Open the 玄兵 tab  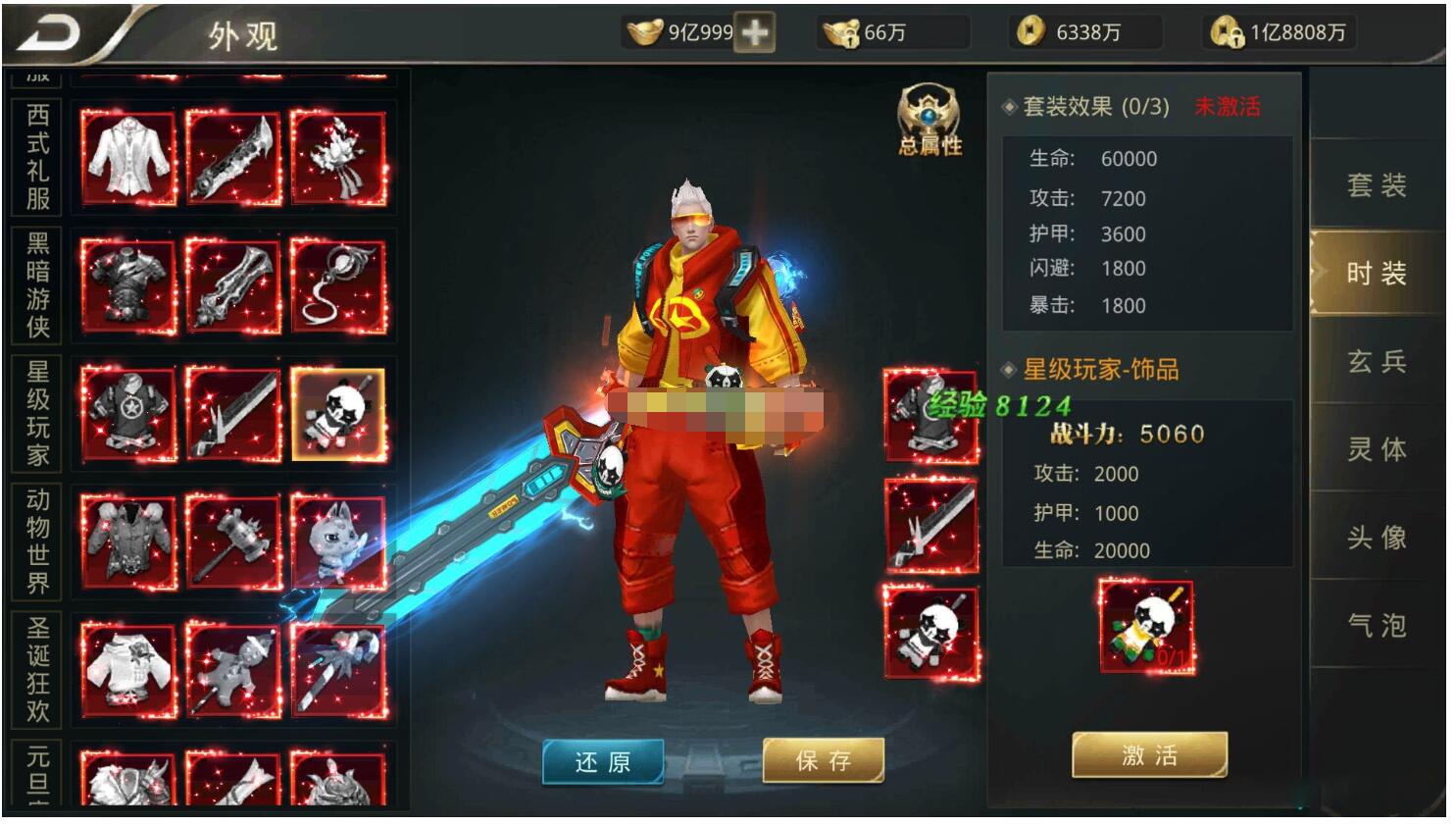1377,362
